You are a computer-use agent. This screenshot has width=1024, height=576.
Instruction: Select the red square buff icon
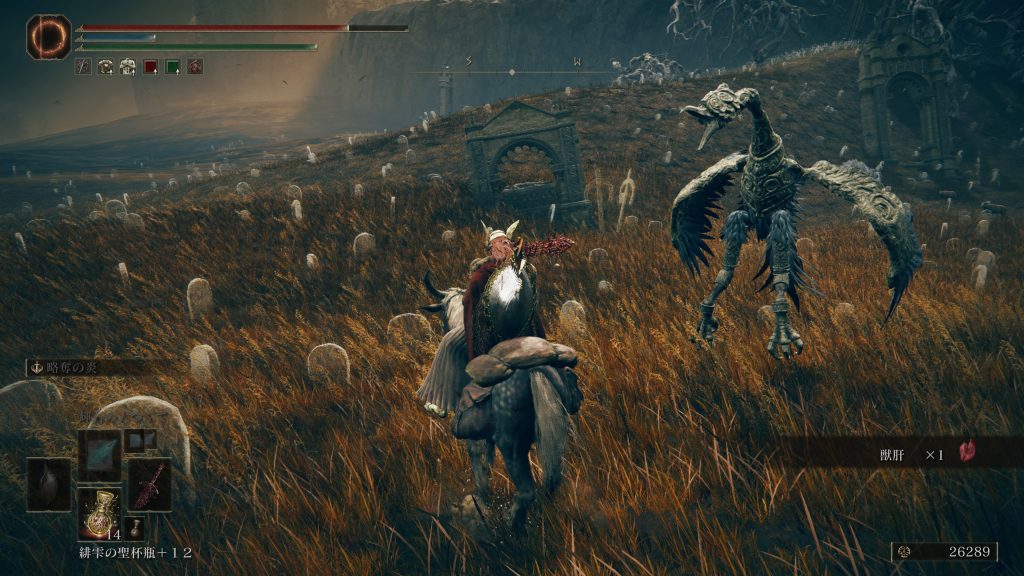pyautogui.click(x=150, y=67)
